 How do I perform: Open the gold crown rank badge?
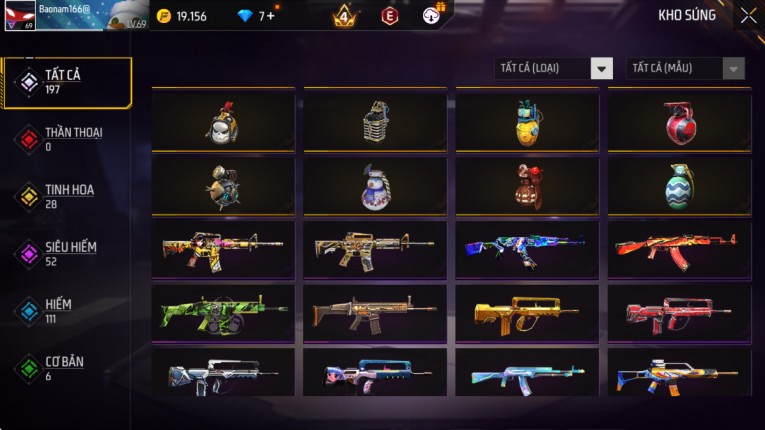click(344, 16)
